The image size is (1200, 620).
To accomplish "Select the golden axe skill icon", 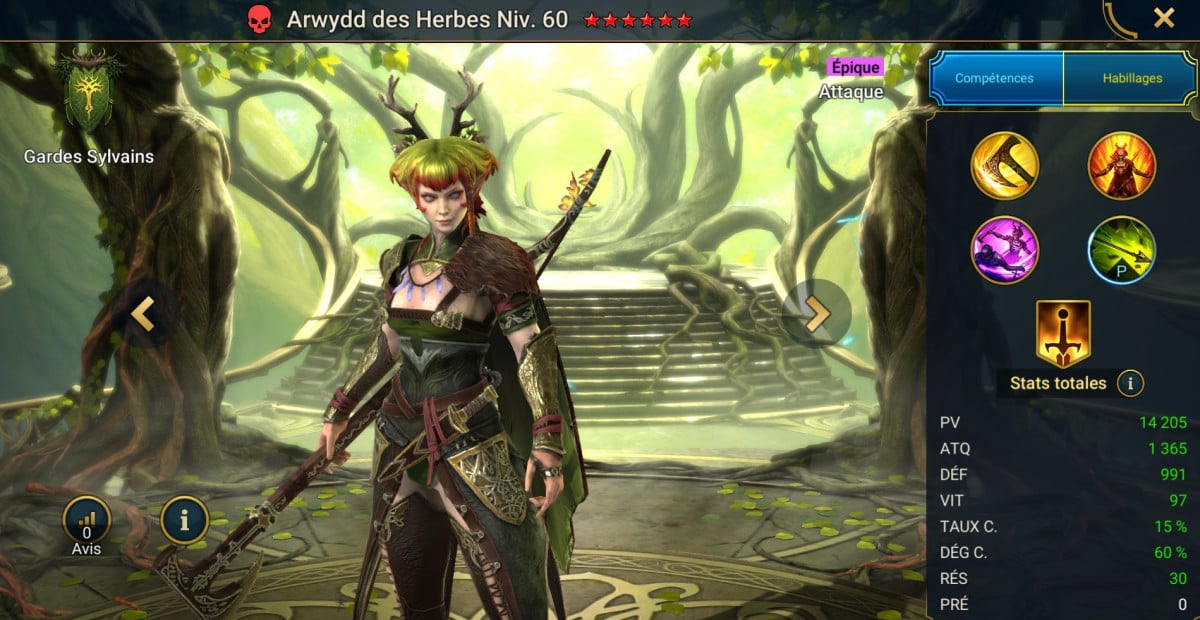I will pyautogui.click(x=1004, y=166).
